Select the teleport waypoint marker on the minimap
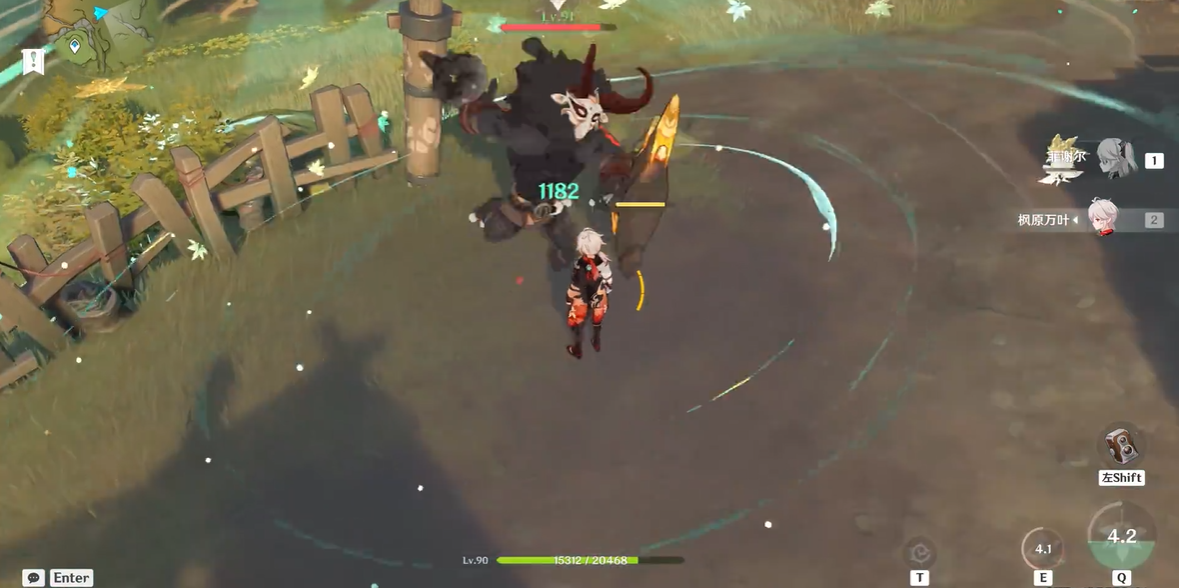Image resolution: width=1179 pixels, height=588 pixels. pyautogui.click(x=75, y=46)
